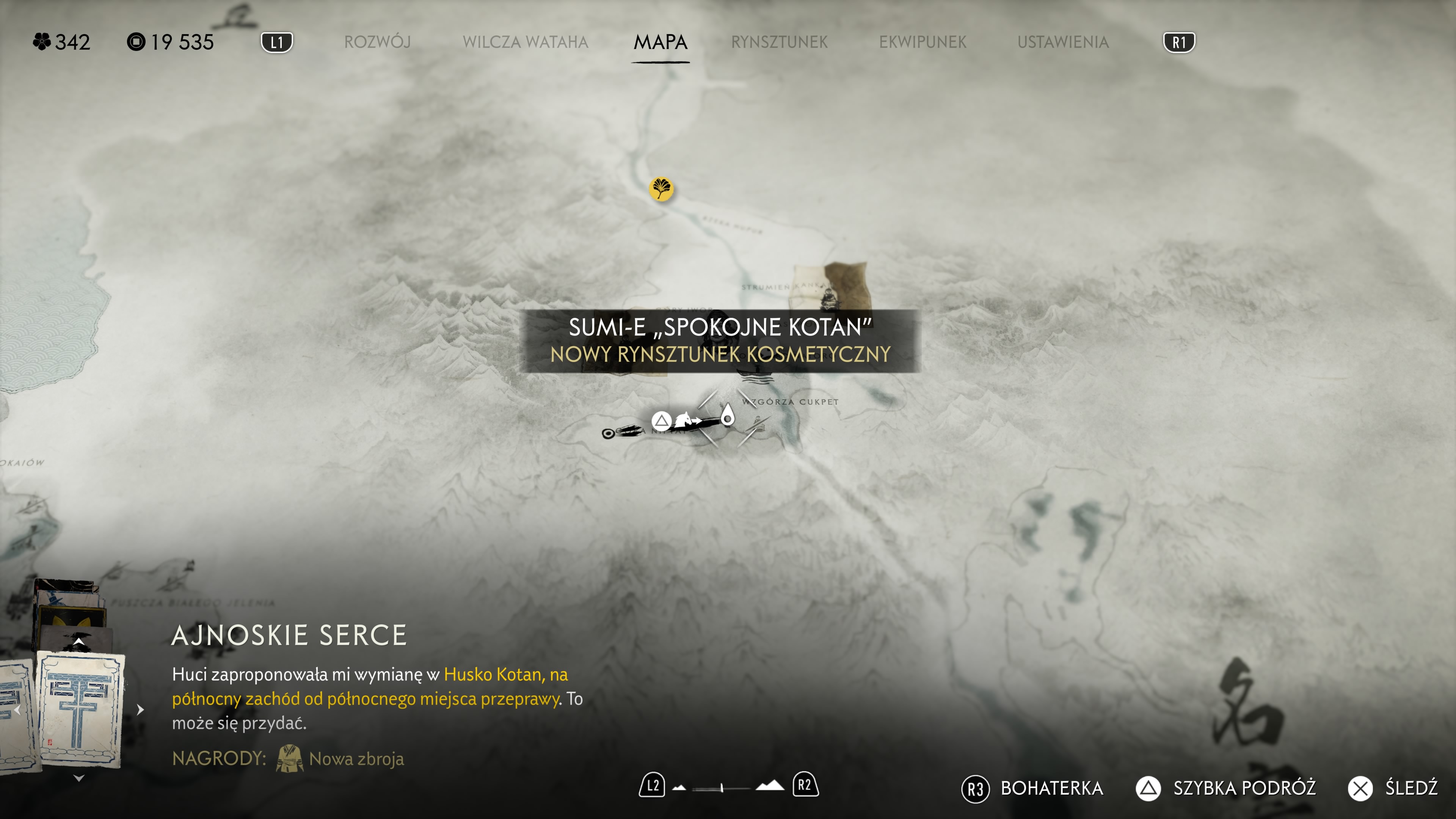Show the next quest card with right arrow
The width and height of the screenshot is (1456, 819).
tap(140, 709)
